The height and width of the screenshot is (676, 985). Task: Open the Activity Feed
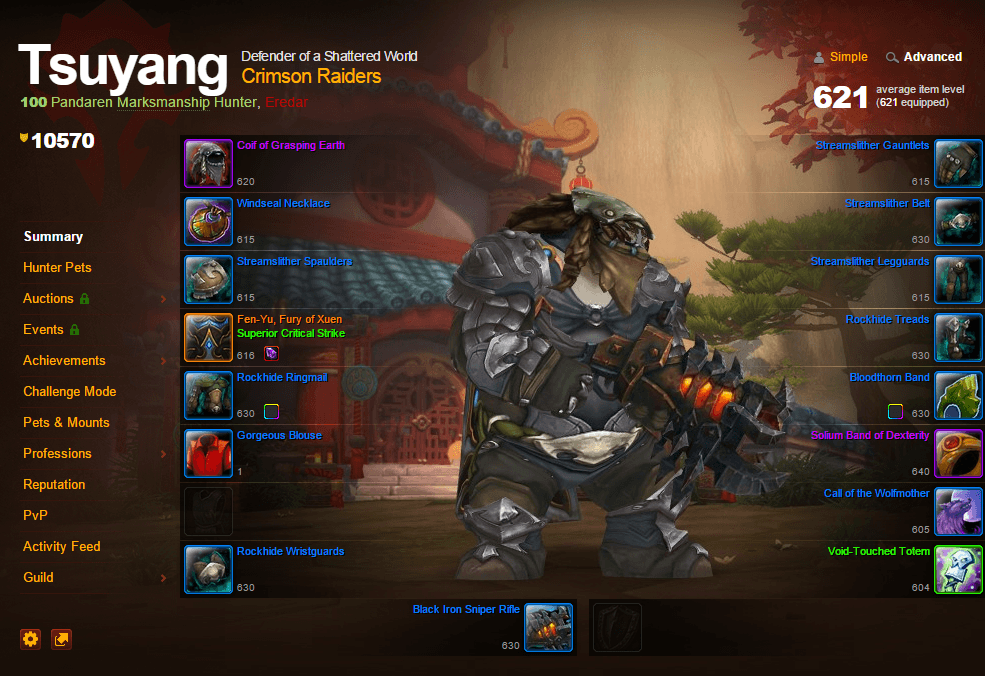coord(62,547)
